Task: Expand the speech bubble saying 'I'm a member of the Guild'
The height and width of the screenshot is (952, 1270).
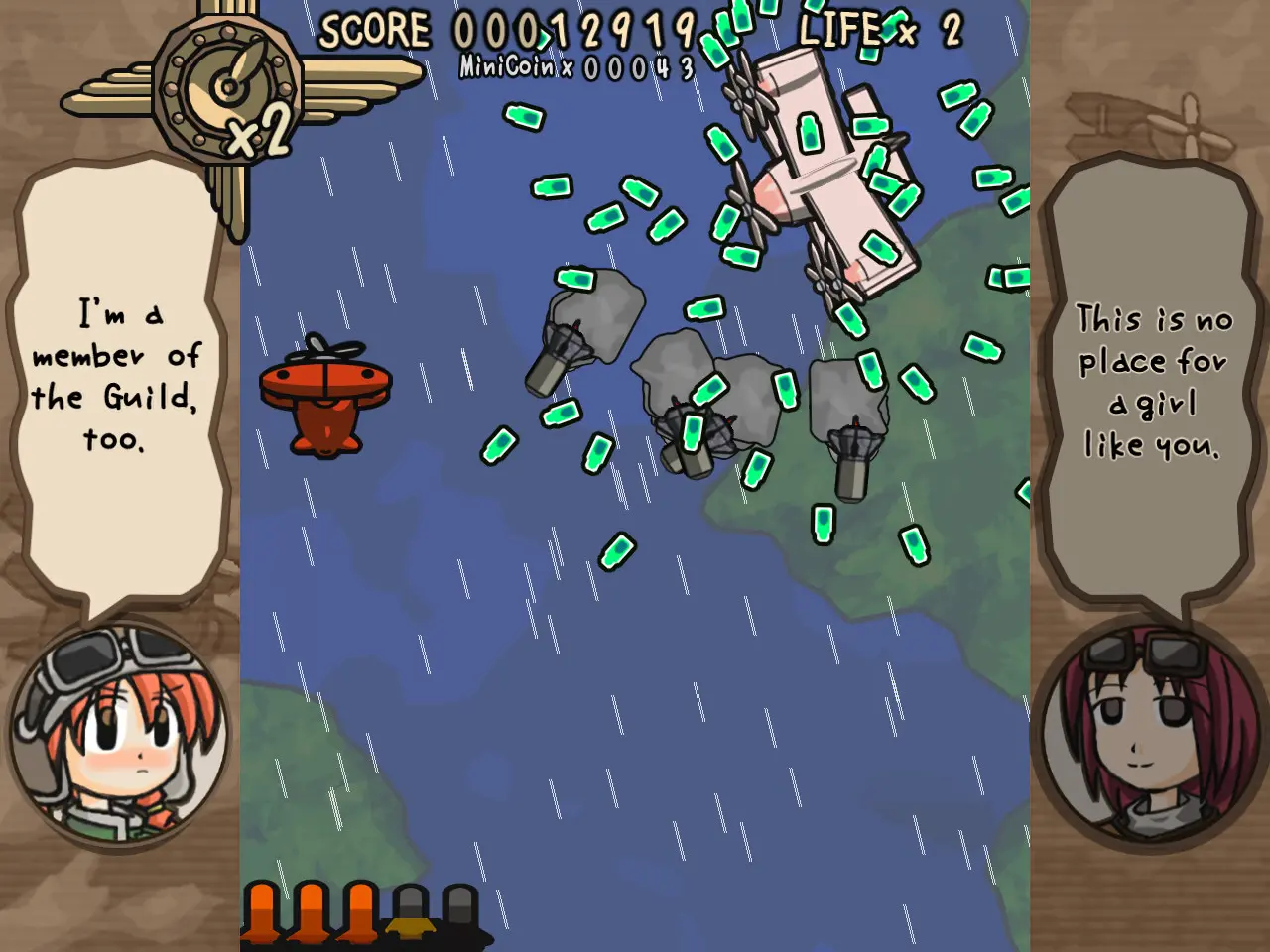Action: (x=117, y=387)
